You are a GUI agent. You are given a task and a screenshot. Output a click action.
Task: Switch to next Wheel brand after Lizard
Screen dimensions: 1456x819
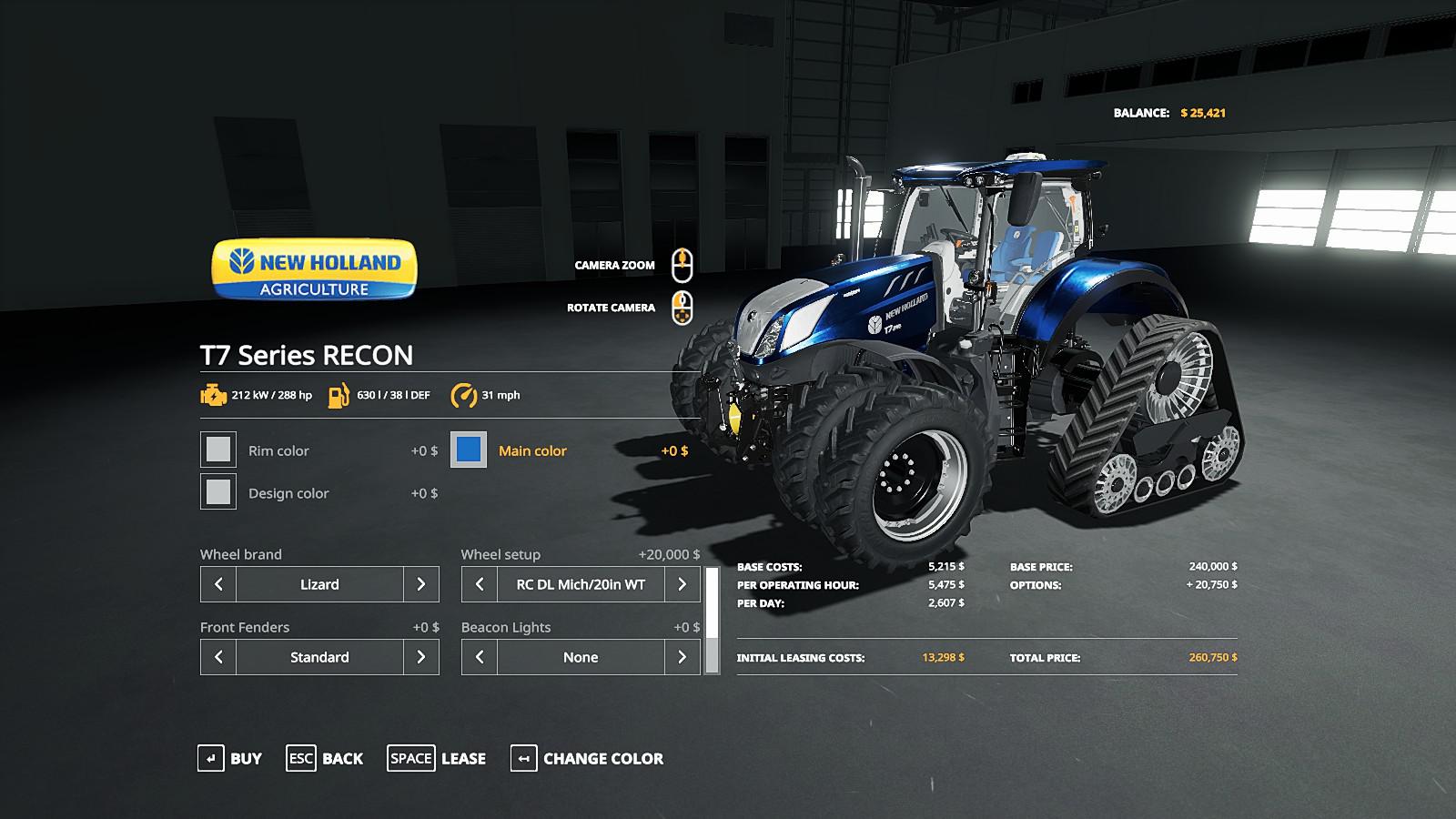(x=420, y=584)
